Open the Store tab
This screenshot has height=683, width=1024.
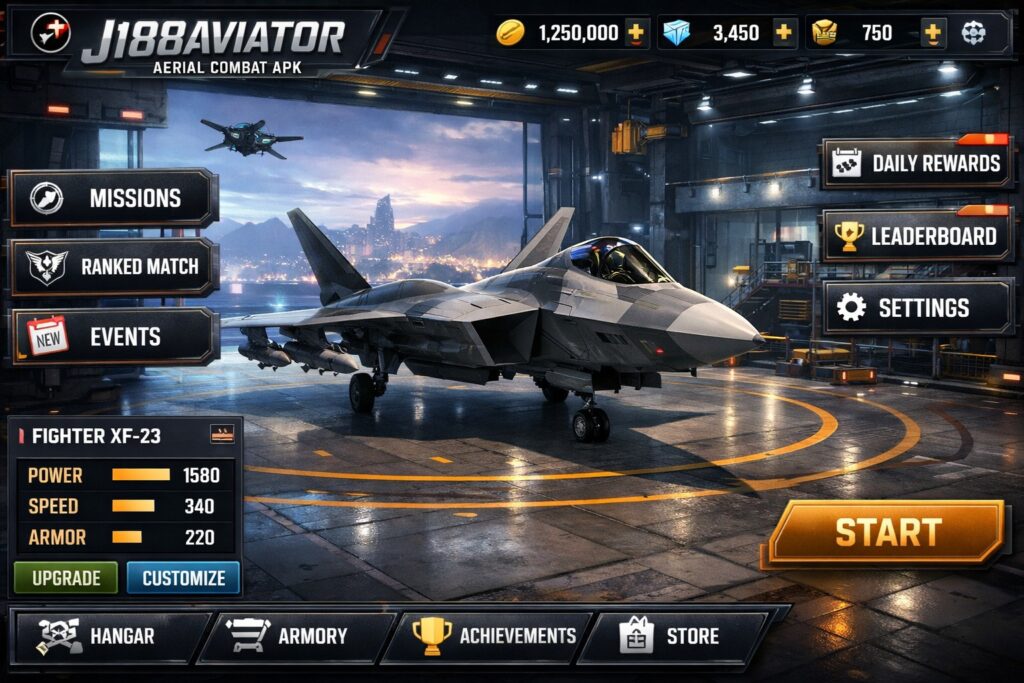coord(672,636)
